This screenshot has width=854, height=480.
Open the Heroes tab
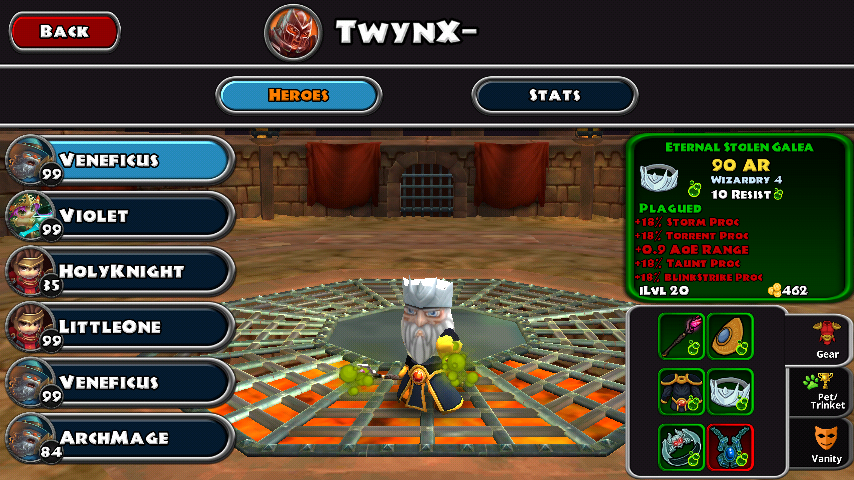point(299,96)
